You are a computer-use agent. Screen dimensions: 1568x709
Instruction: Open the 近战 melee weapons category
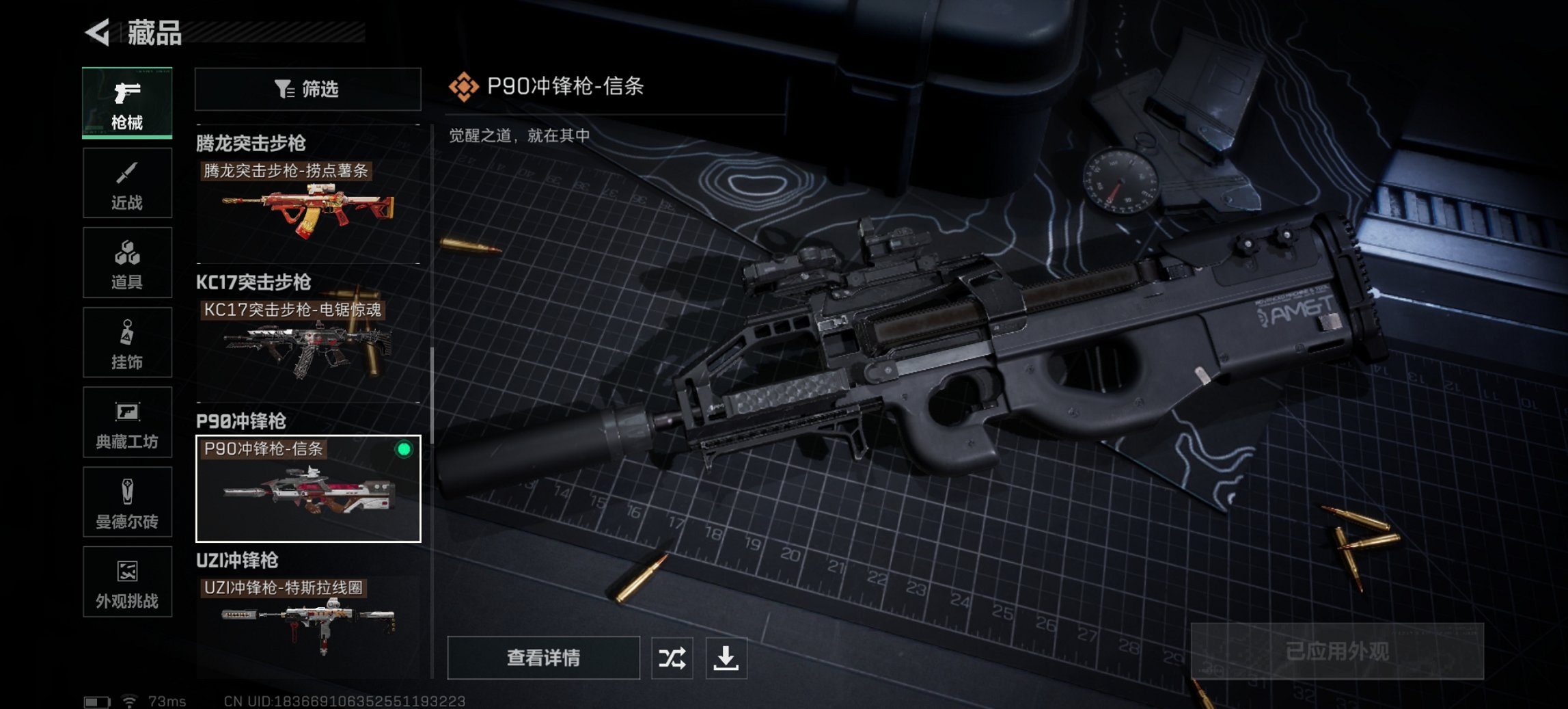[127, 182]
